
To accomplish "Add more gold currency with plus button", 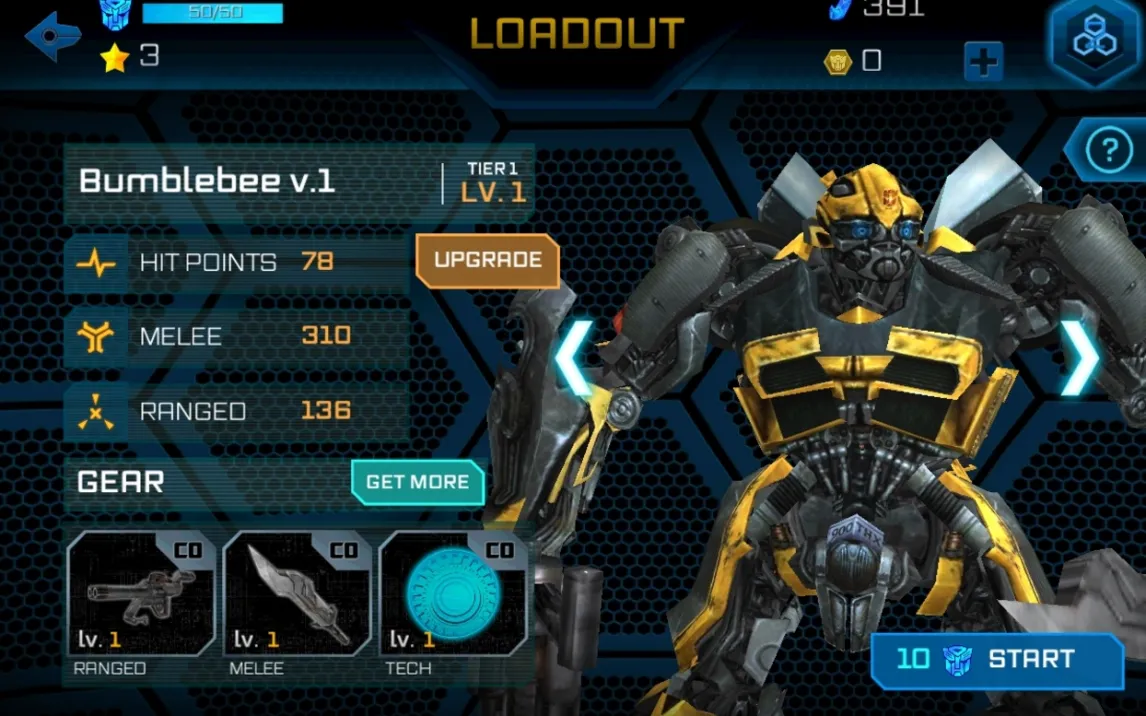I will pos(983,62).
